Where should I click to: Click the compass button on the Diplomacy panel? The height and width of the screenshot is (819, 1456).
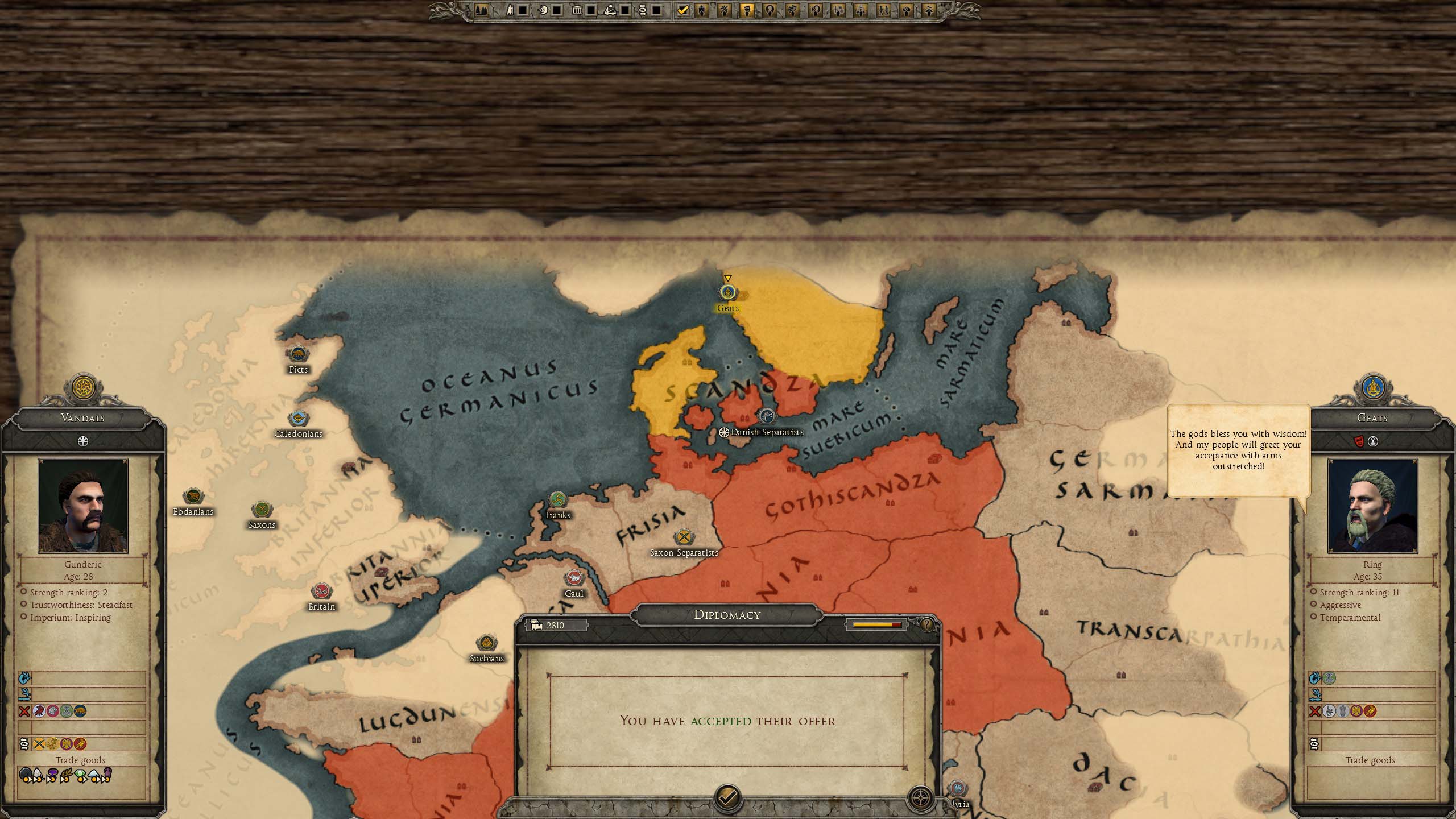[920, 799]
